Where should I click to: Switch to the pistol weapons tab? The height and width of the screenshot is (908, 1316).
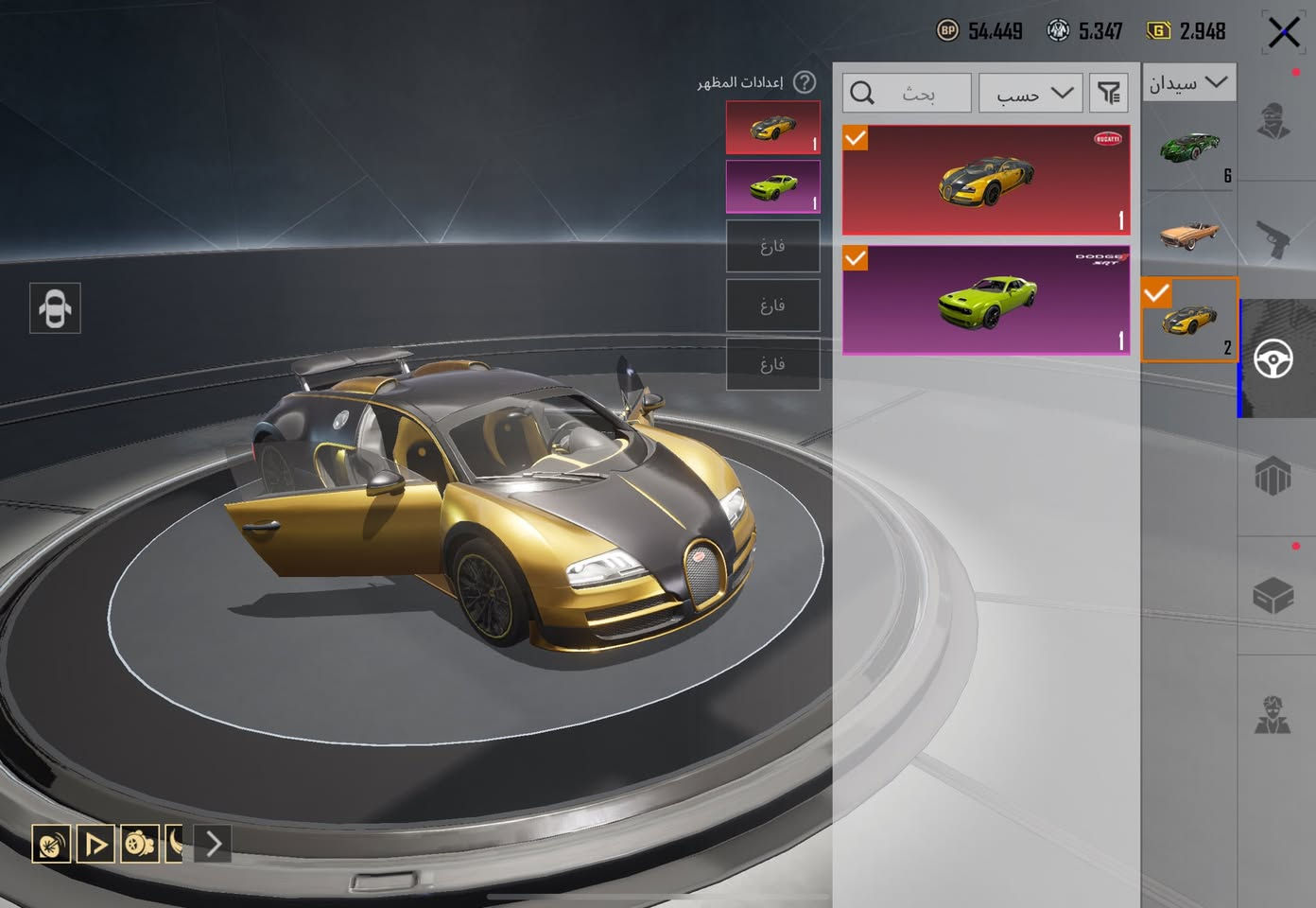click(1273, 239)
